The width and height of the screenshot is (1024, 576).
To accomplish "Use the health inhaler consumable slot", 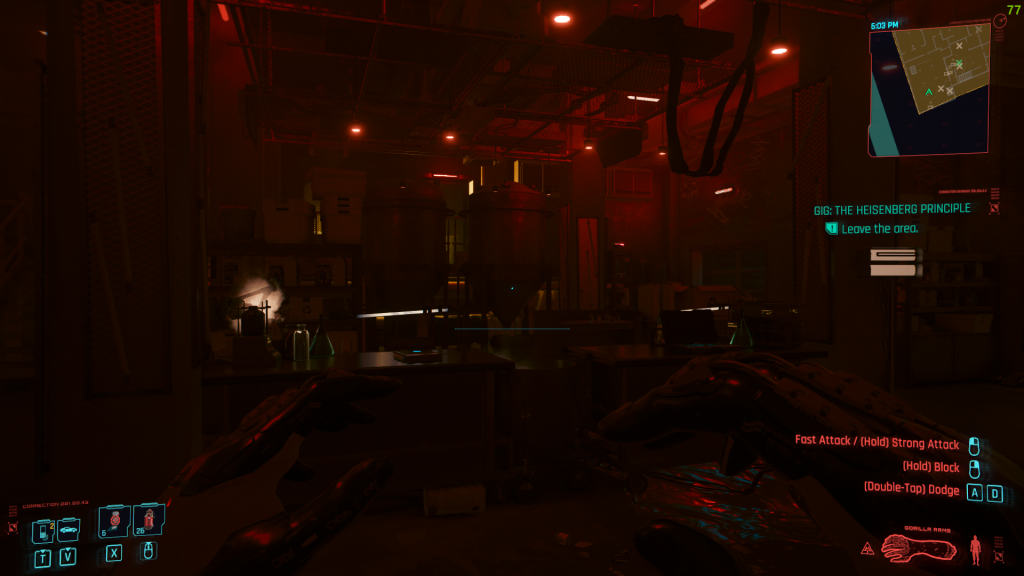I will pos(114,521).
